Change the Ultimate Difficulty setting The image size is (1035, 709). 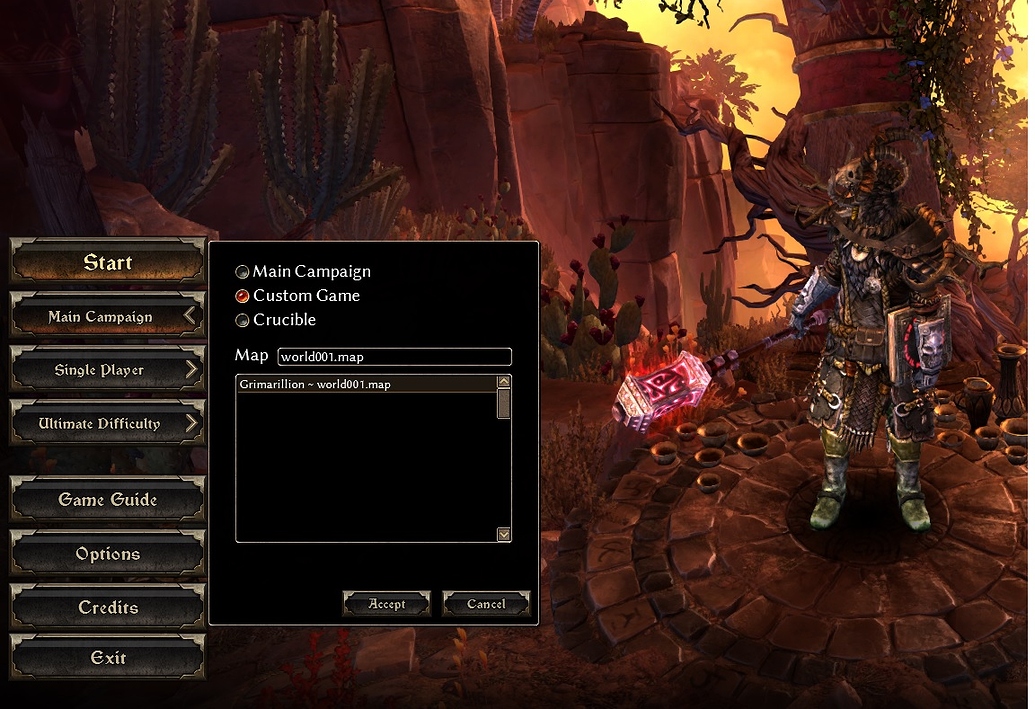[x=107, y=424]
